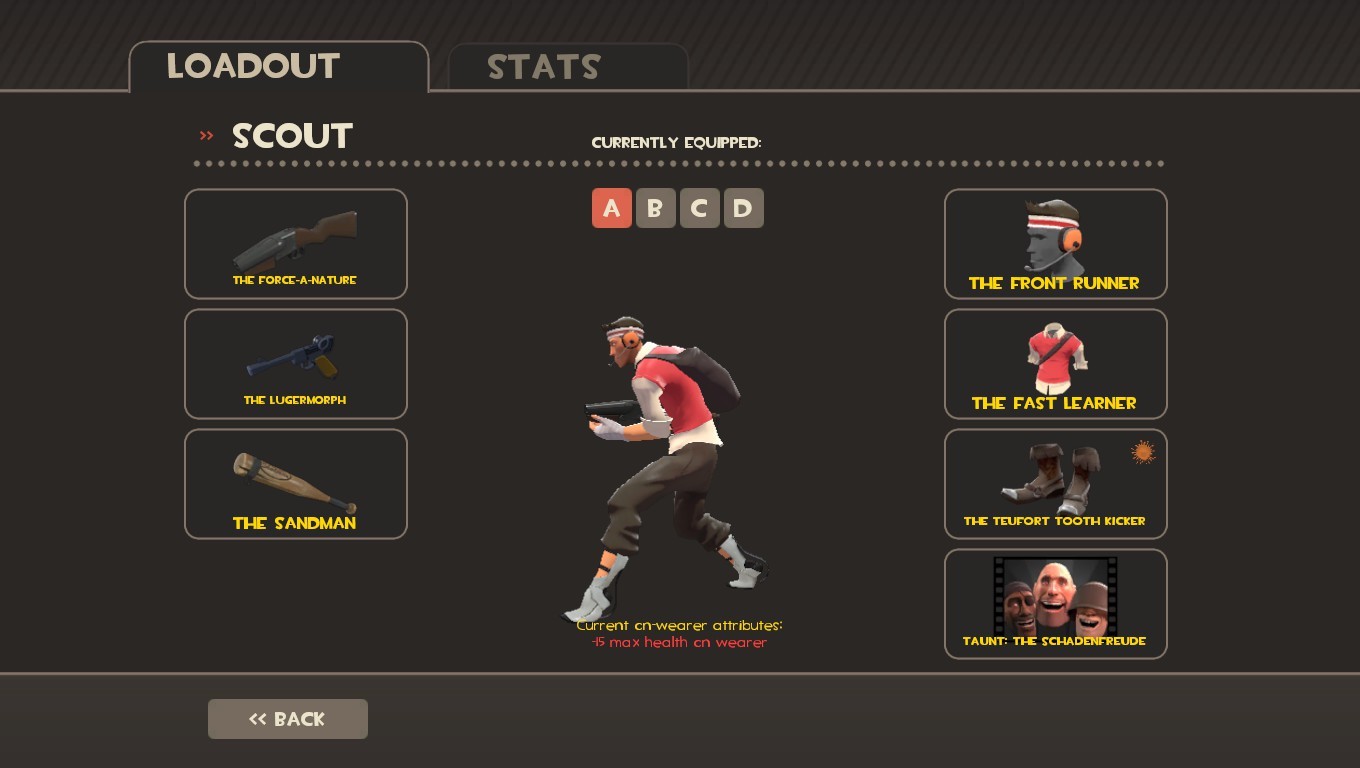1360x768 pixels.
Task: Select the Schadenfreude taunt slot
Action: (1055, 603)
